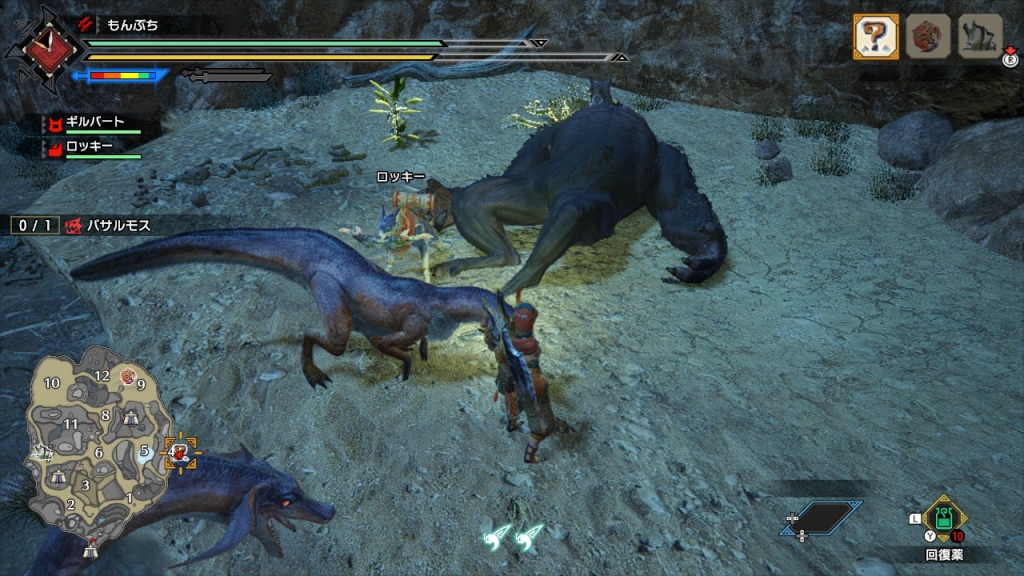
Task: Select the 回復薬 potion item slot
Action: coord(944,519)
